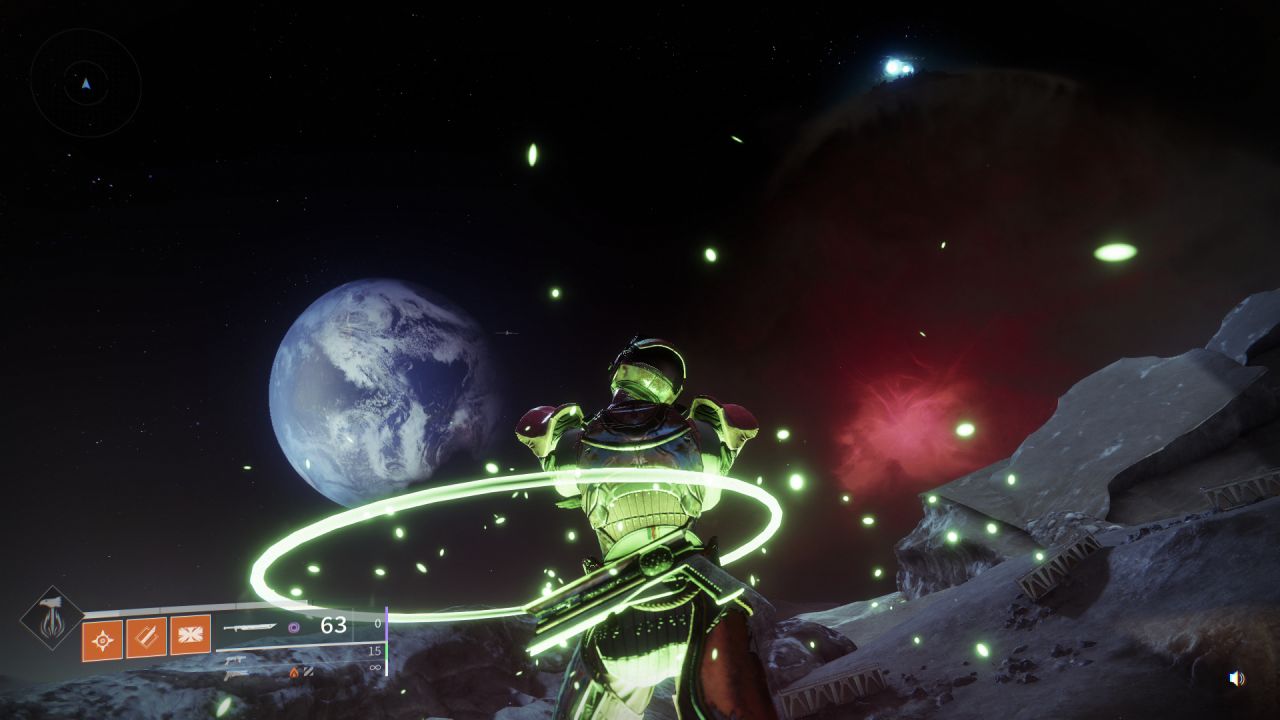
Task: Click the circular radar in the corner
Action: (x=86, y=83)
